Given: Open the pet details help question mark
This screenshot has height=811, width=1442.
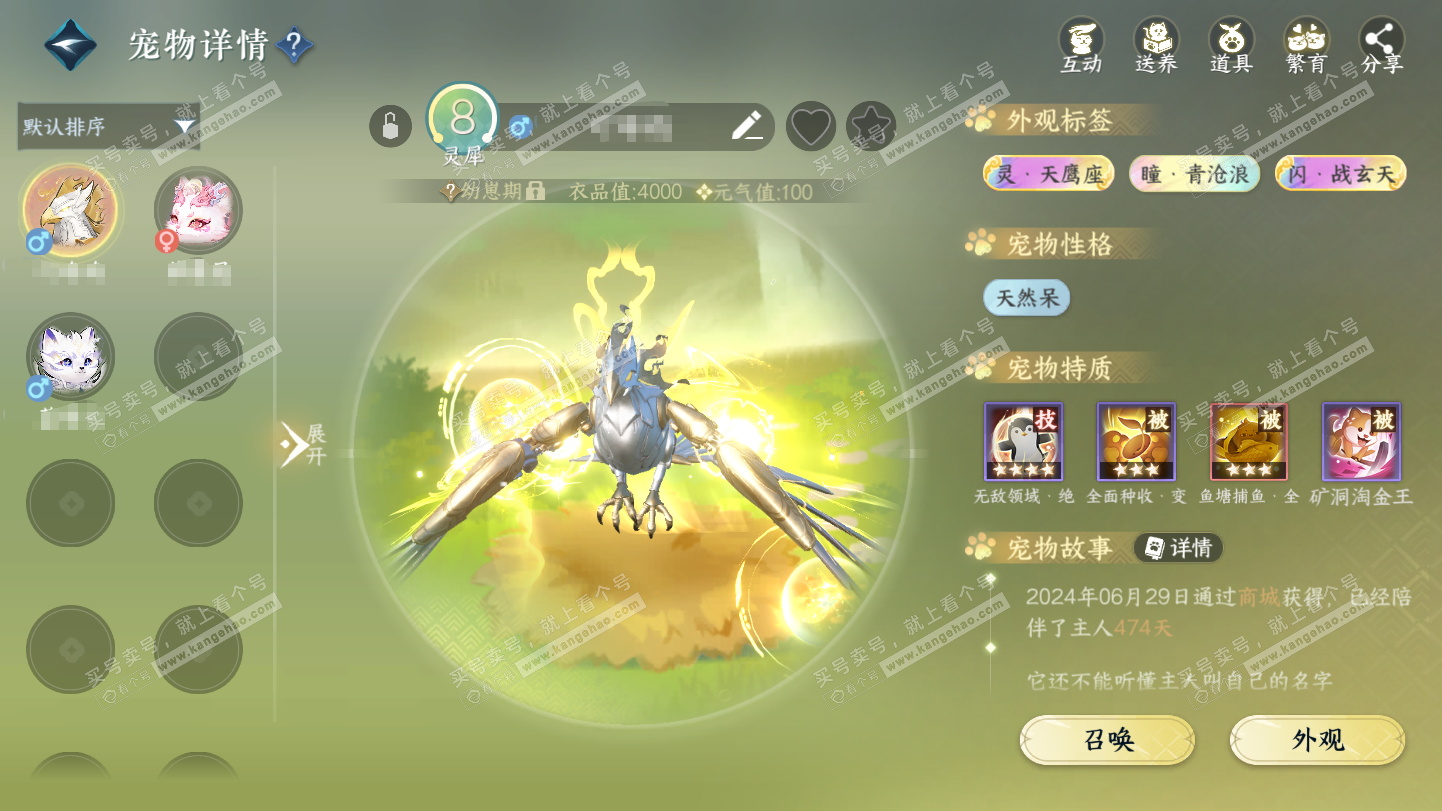Looking at the screenshot, I should (294, 45).
